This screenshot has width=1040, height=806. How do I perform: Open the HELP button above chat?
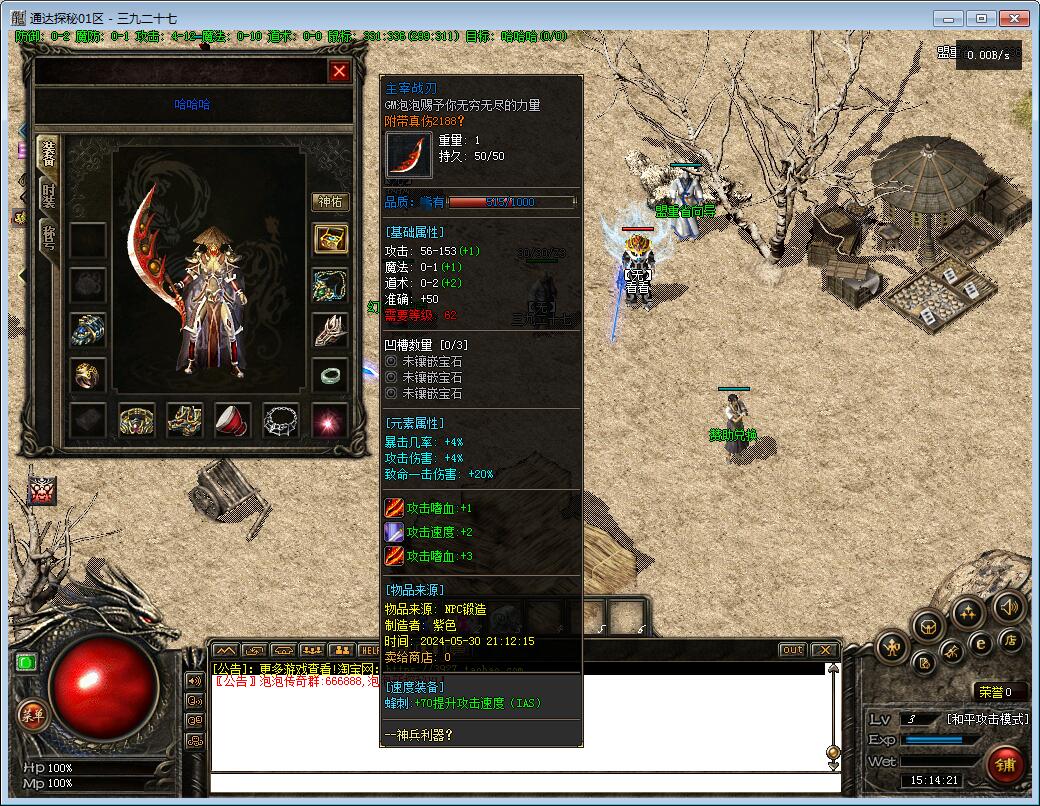pos(369,650)
